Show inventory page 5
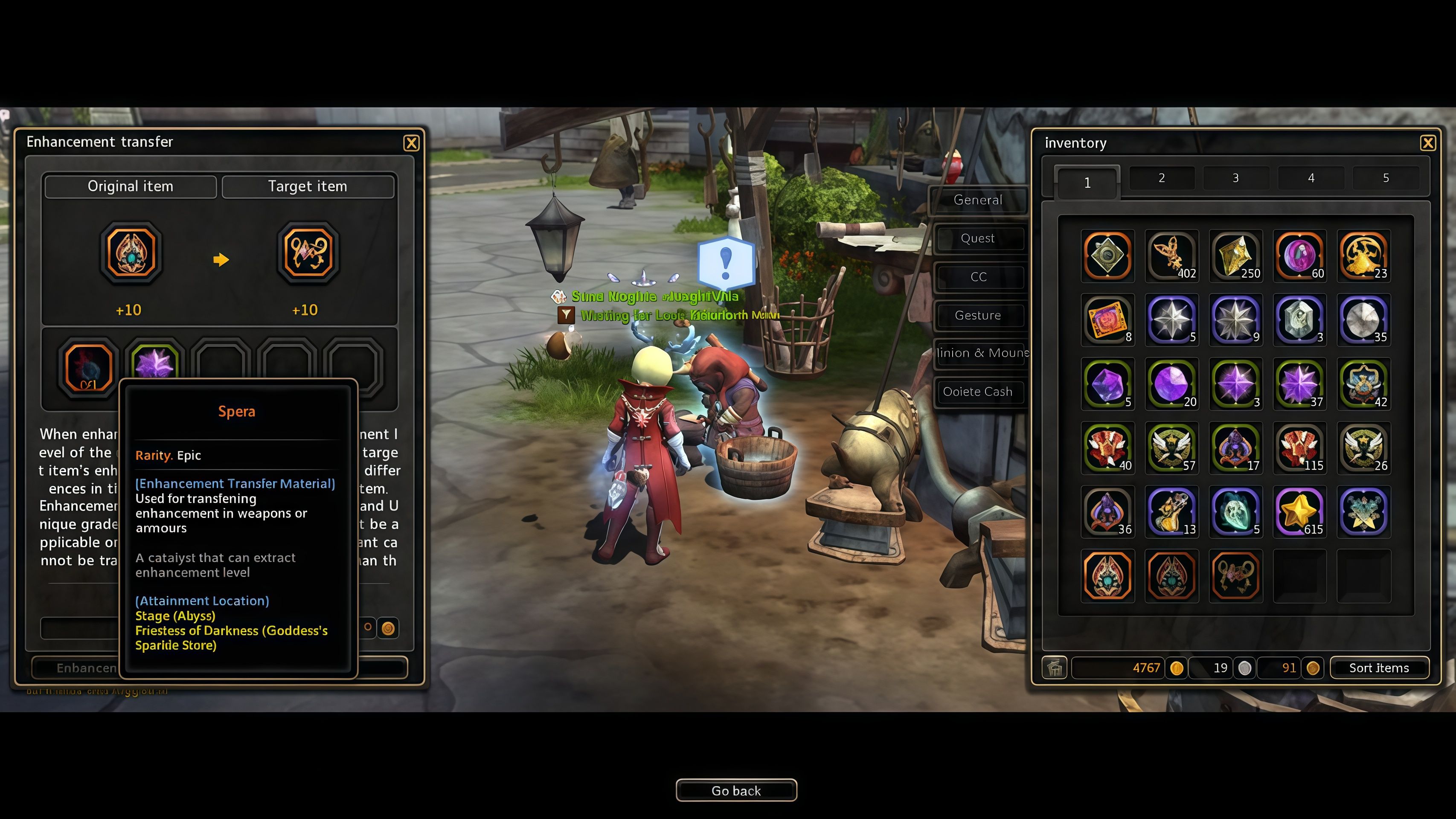Viewport: 1456px width, 819px height. (1385, 178)
